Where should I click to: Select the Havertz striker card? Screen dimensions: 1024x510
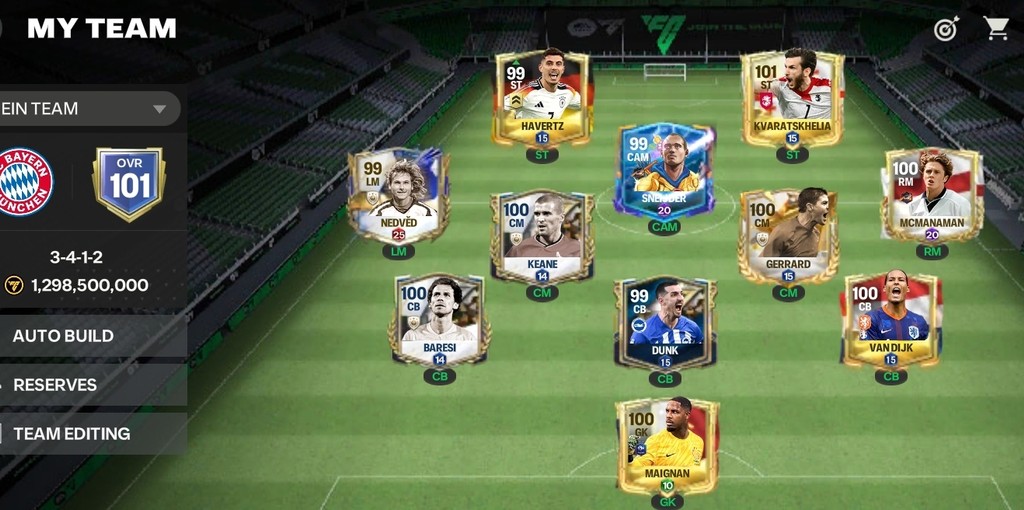point(542,100)
